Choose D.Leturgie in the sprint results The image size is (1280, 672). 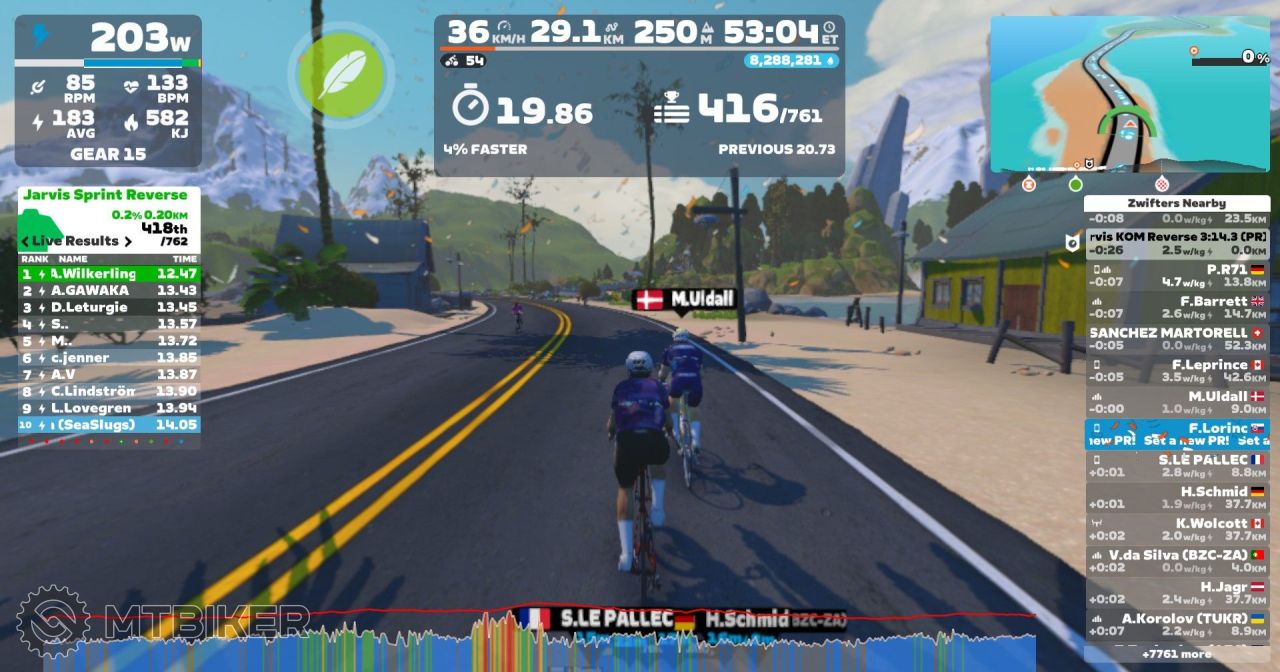[109, 307]
